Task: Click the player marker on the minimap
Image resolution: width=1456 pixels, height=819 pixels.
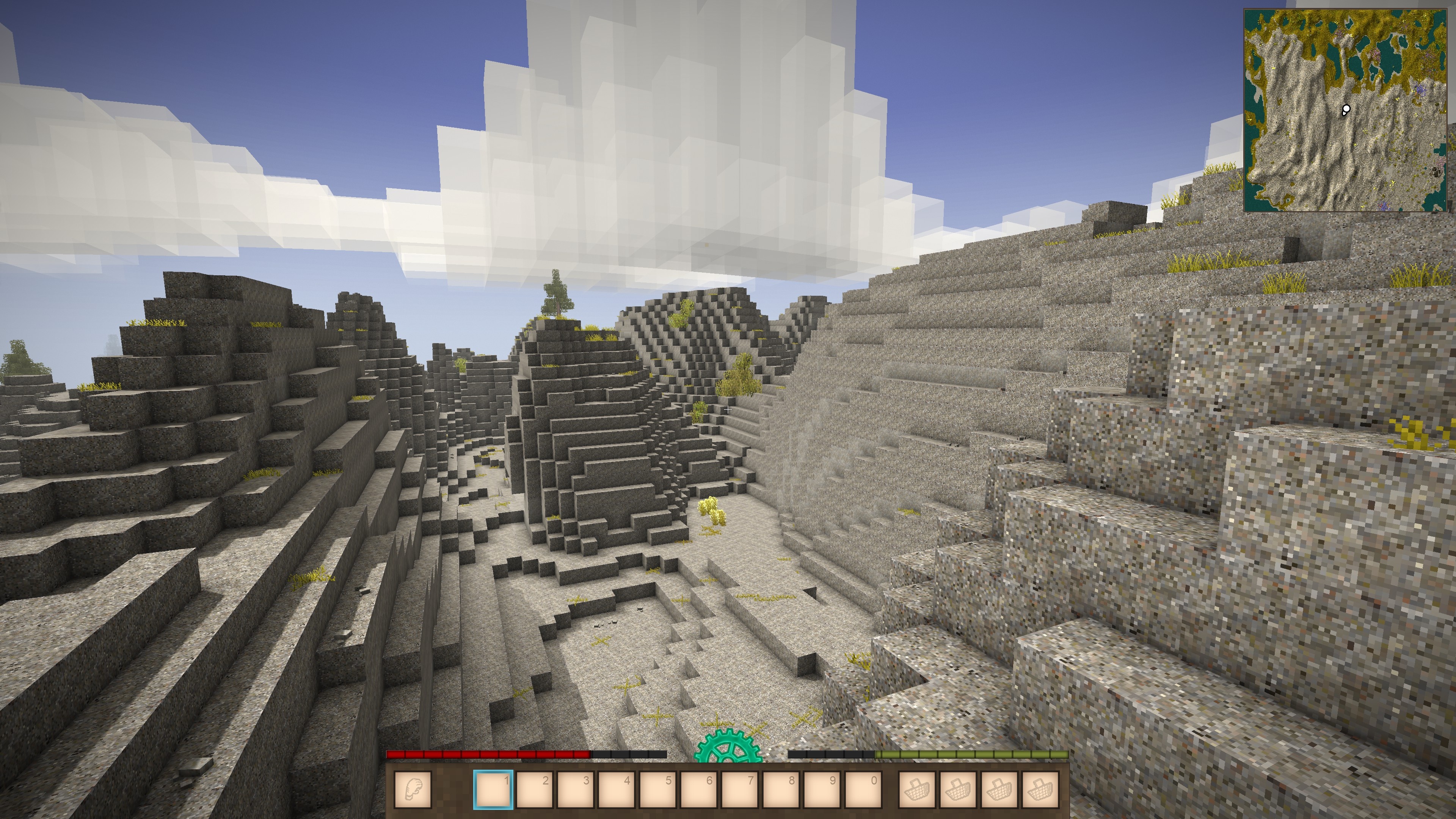Action: tap(1346, 109)
